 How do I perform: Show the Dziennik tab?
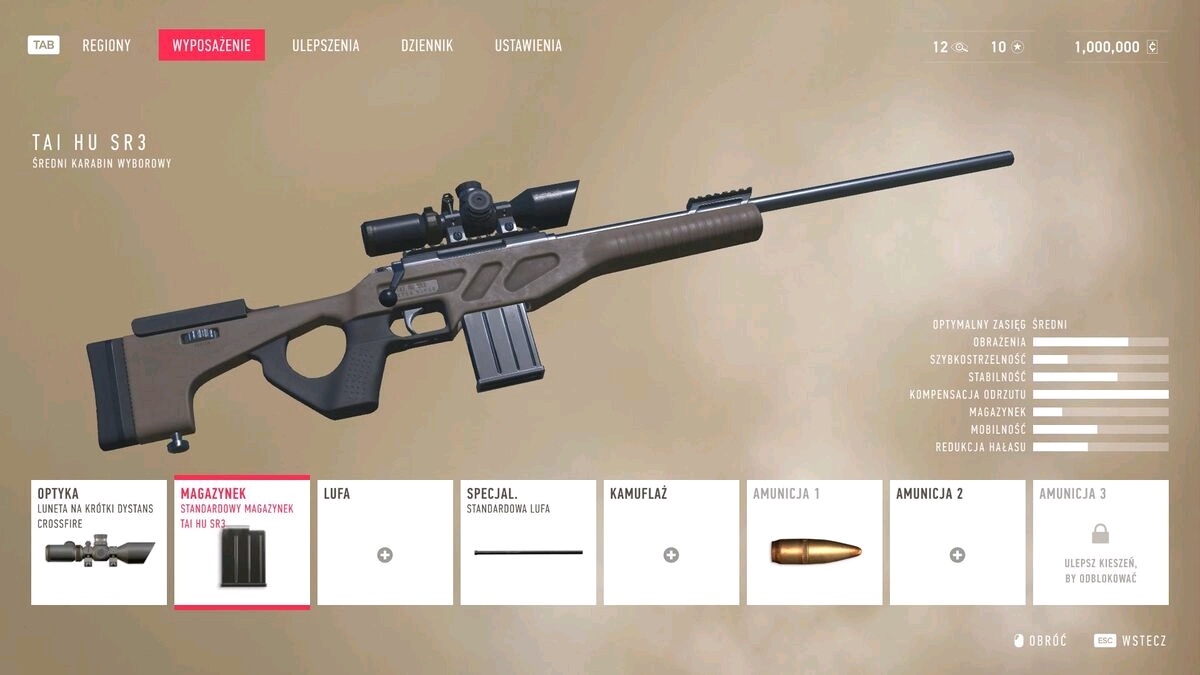[x=427, y=46]
